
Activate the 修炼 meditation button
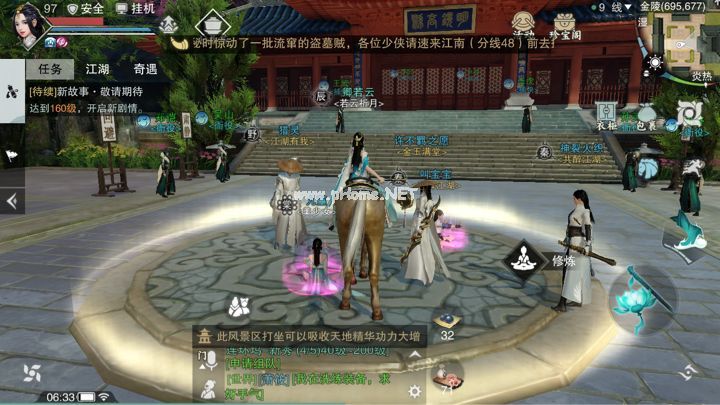pyautogui.click(x=524, y=260)
